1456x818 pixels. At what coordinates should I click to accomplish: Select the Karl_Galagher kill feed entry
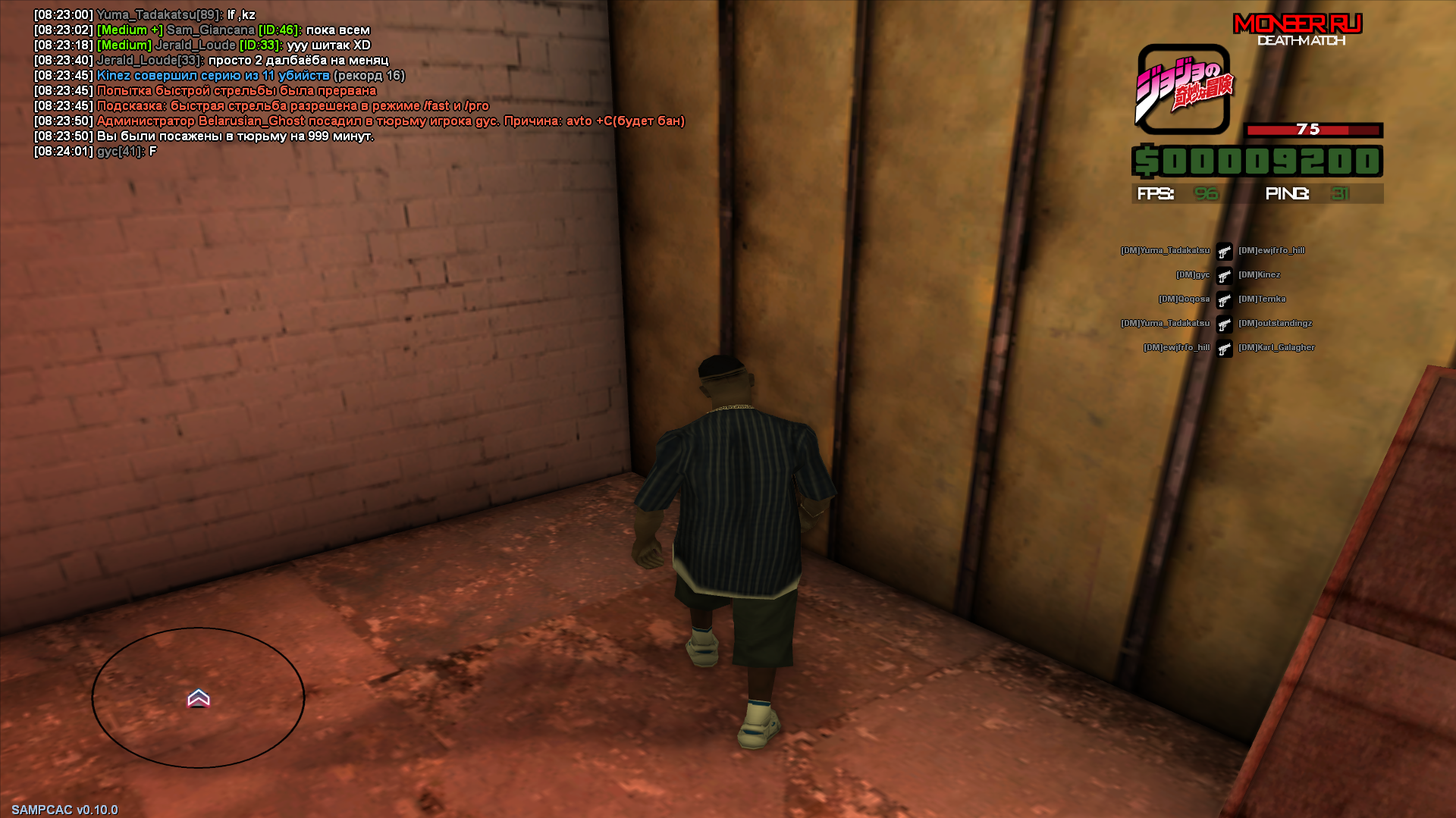1225,348
